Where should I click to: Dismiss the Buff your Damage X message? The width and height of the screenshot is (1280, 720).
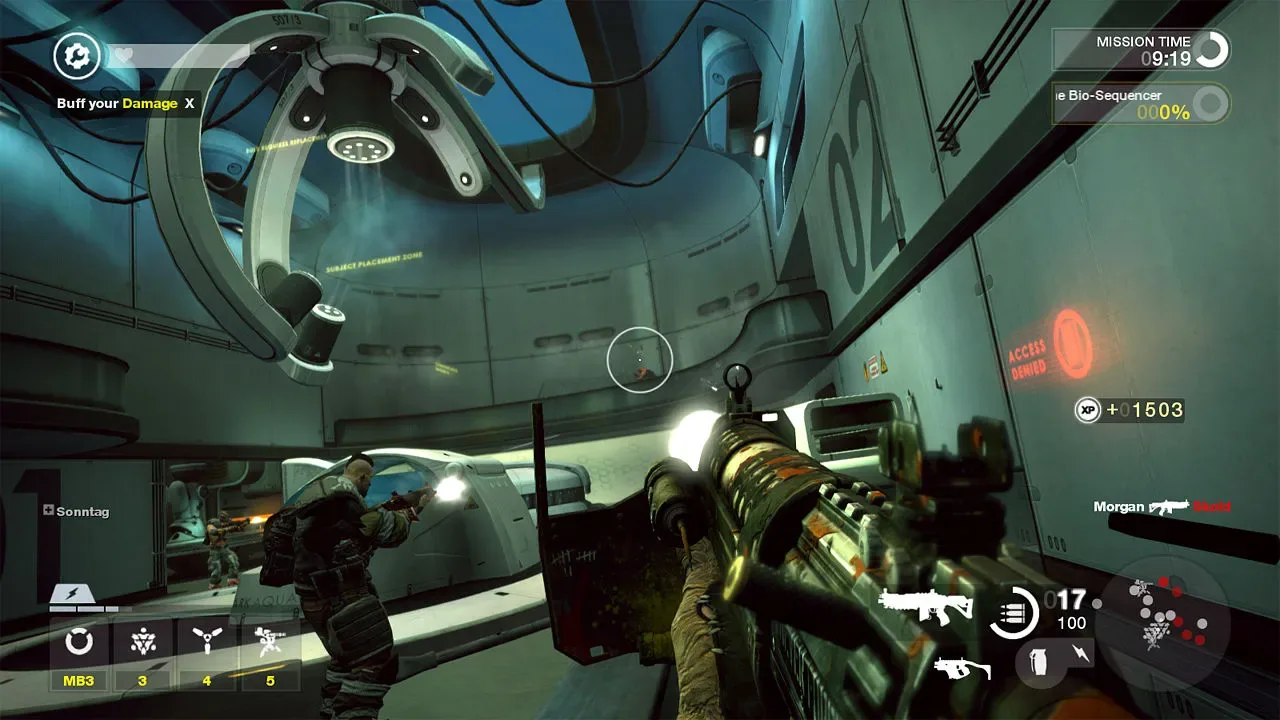187,103
